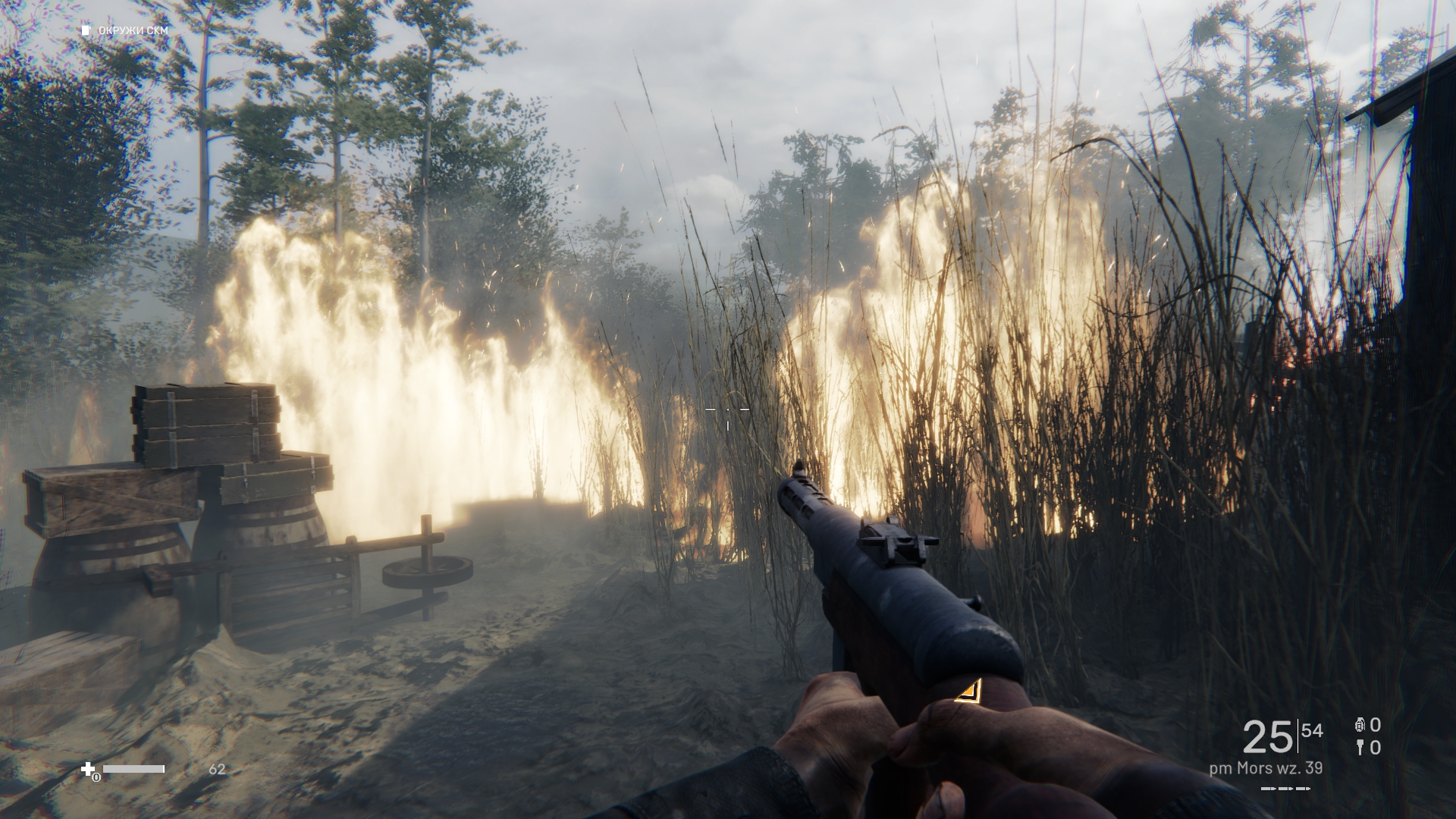Open the ОКРУЖИ СКМ objective tracker
The height and width of the screenshot is (819, 1456).
pyautogui.click(x=126, y=30)
